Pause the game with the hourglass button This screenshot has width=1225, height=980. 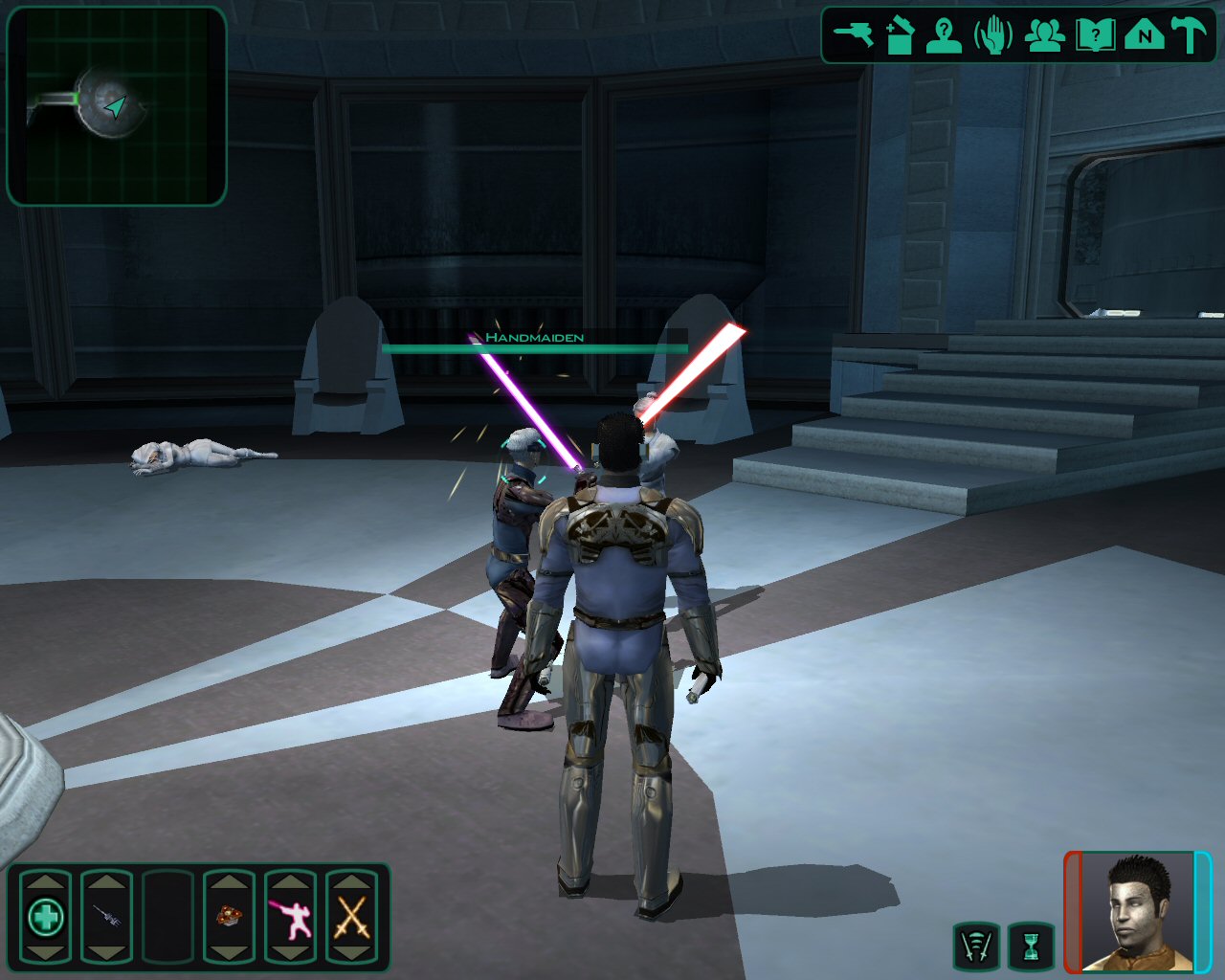1031,947
